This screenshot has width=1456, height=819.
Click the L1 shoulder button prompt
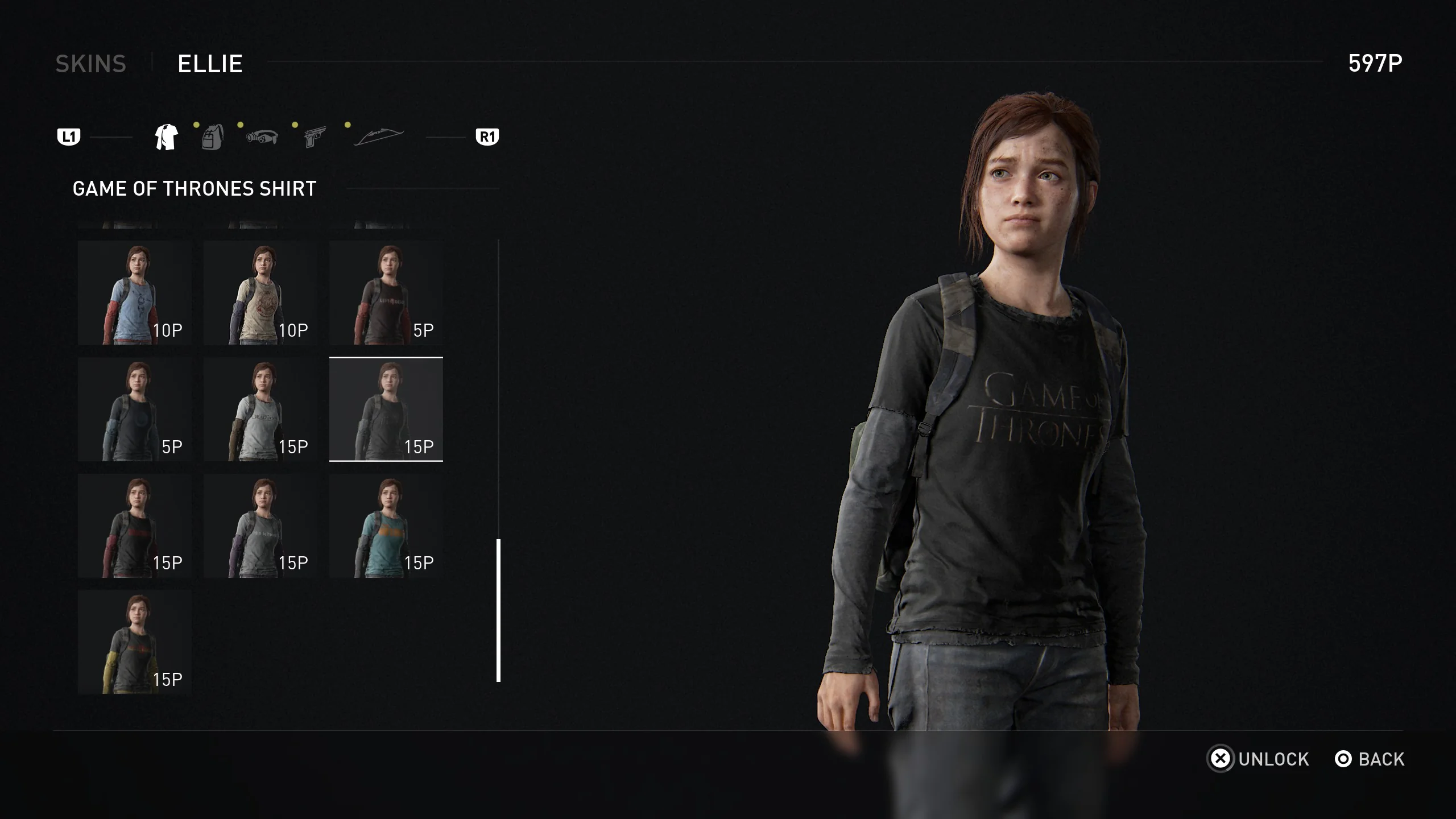click(68, 136)
